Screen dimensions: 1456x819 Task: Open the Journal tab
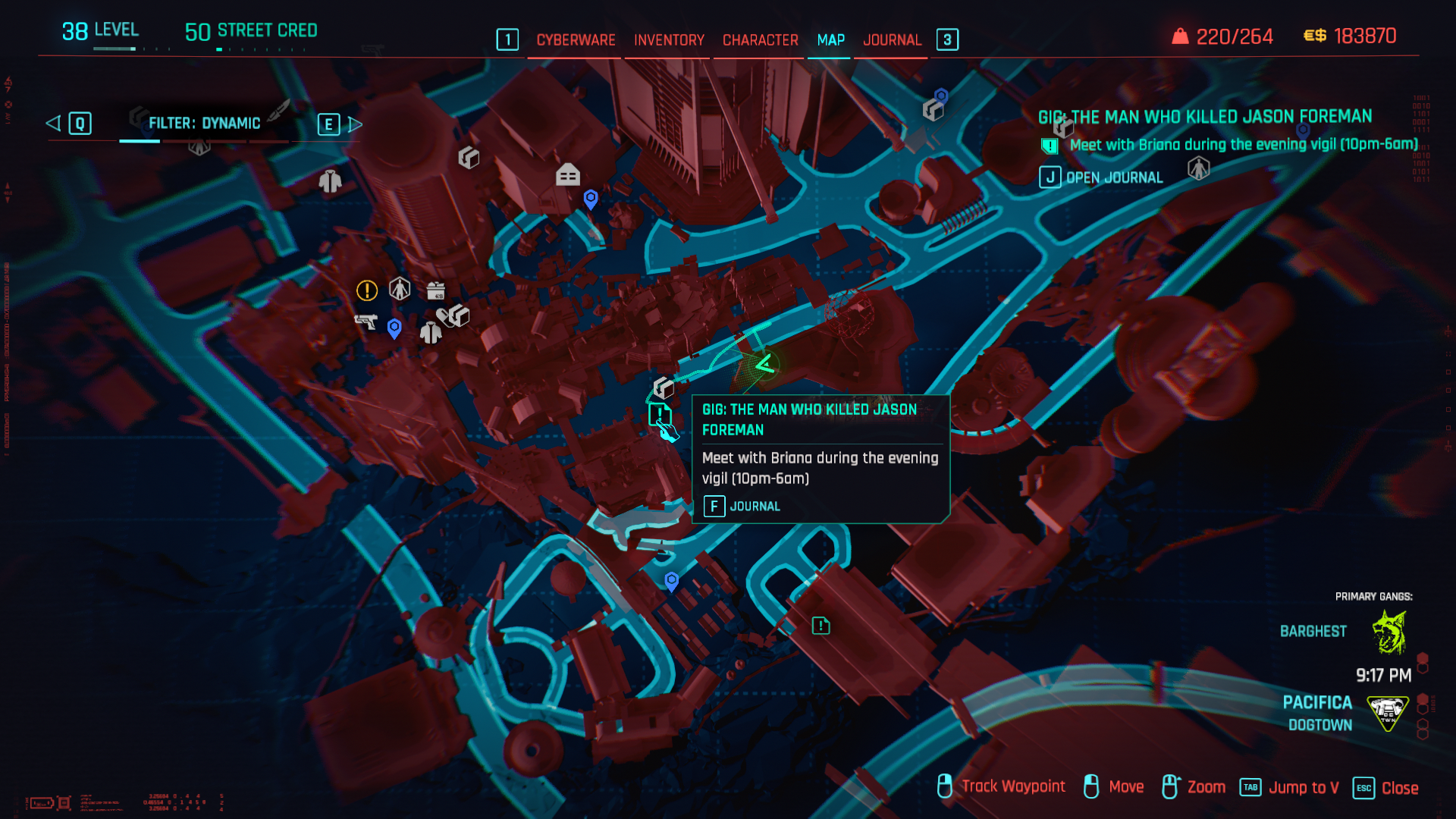coord(892,40)
